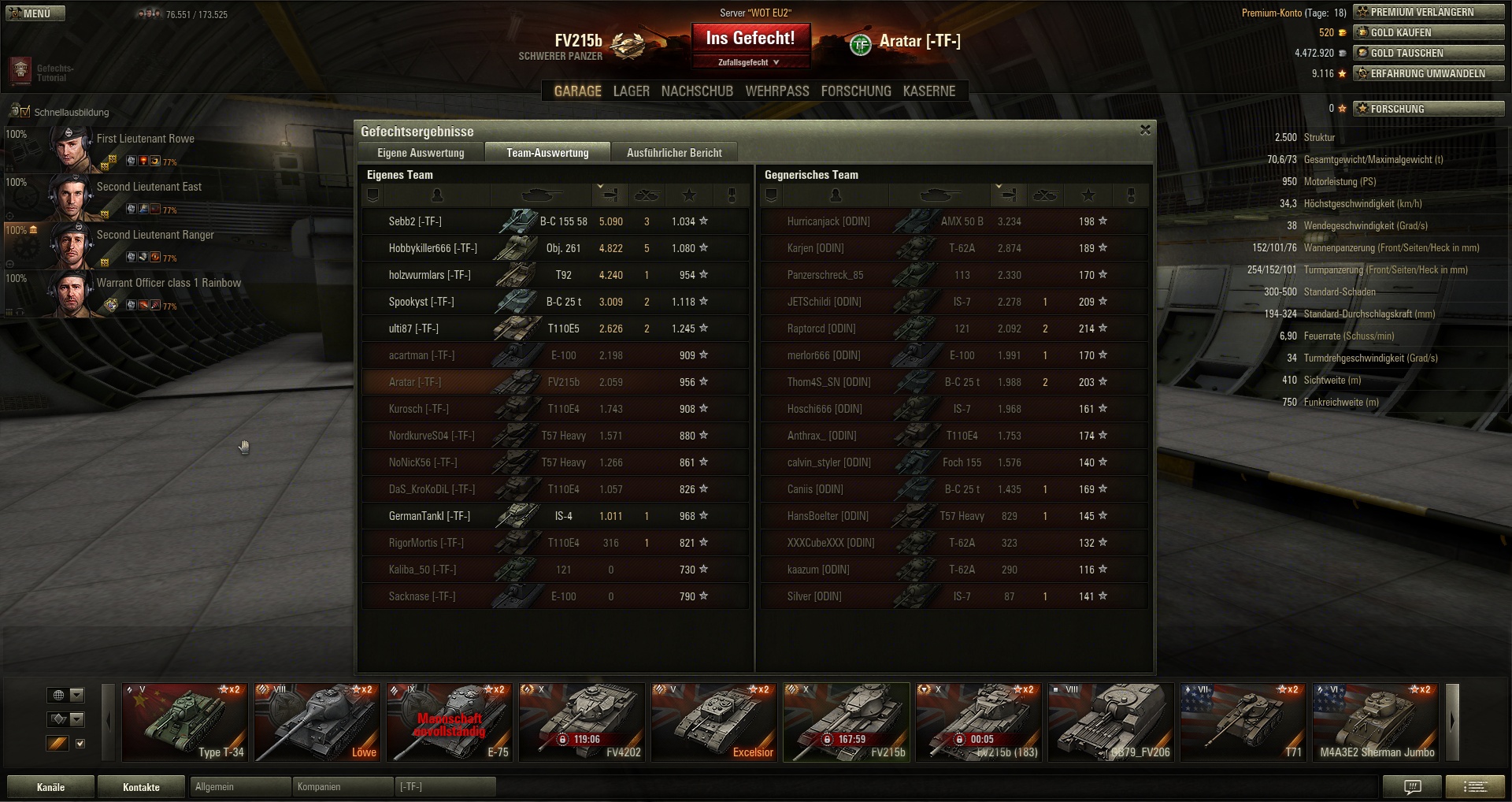Select crew member First Lieutenant Rowe
This screenshot has width=1512, height=802.
click(145, 139)
